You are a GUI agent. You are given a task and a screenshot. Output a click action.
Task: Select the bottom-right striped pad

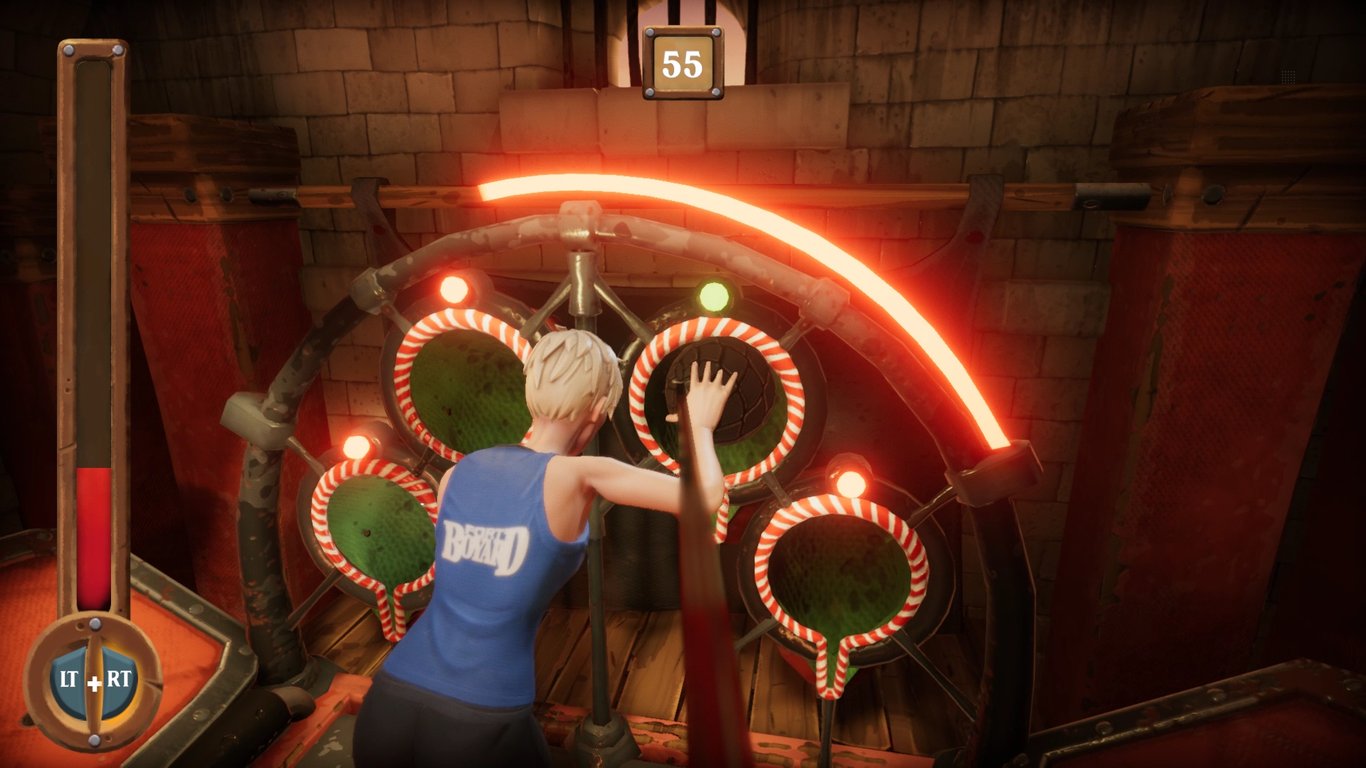(x=840, y=570)
